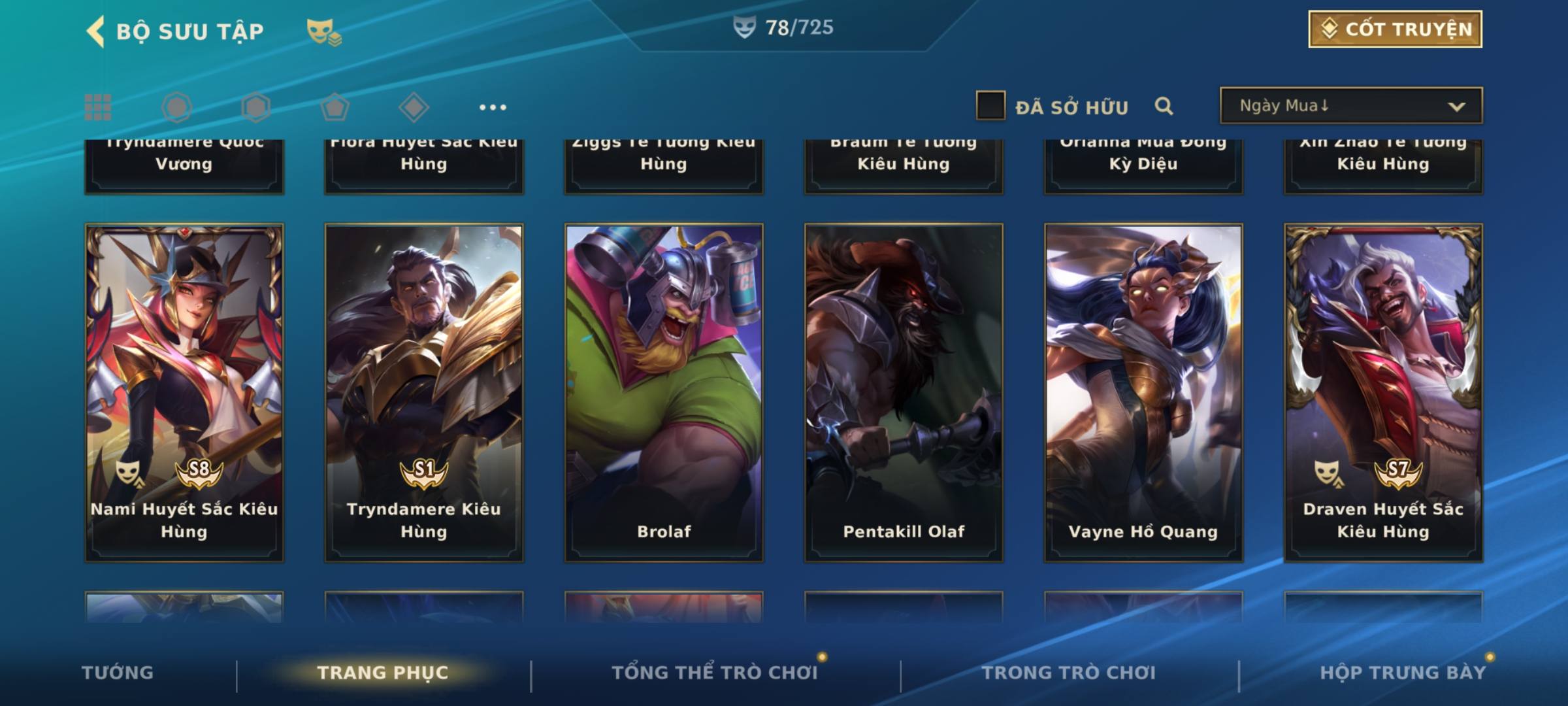Open the Cốt Truyện button
Image resolution: width=1568 pixels, height=706 pixels.
1395,29
